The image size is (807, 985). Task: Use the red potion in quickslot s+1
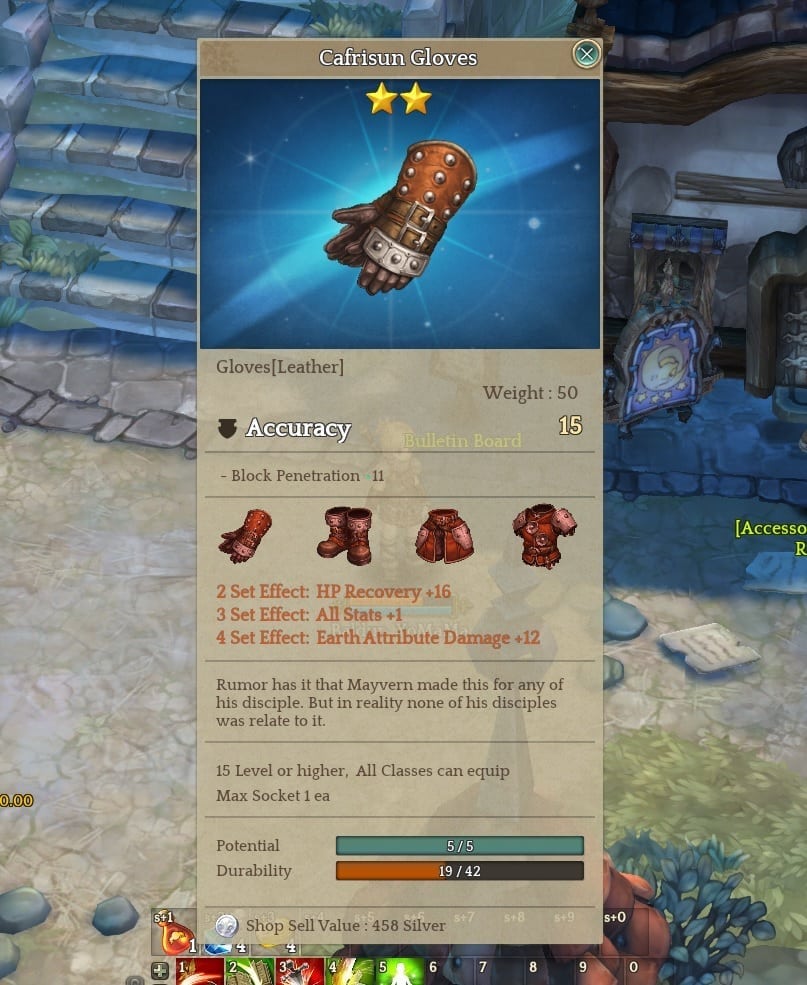(176, 935)
